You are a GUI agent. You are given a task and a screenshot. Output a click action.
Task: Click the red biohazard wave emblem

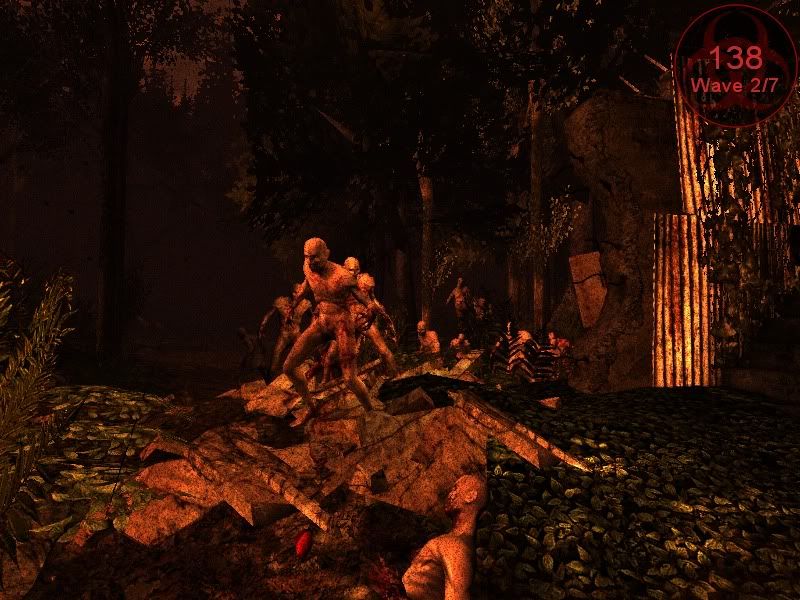(736, 65)
